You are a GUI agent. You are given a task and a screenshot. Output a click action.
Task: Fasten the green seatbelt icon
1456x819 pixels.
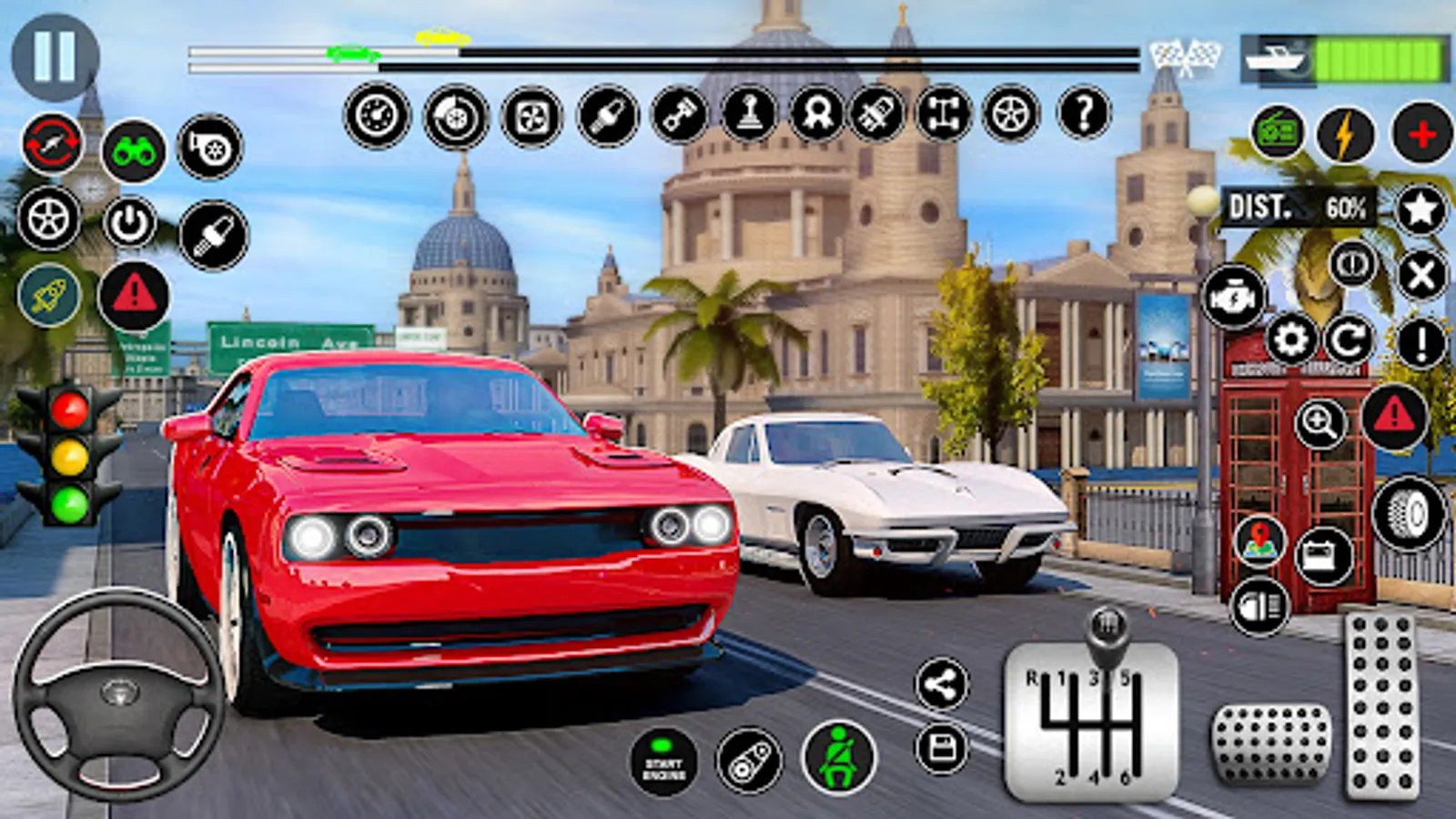(x=838, y=757)
